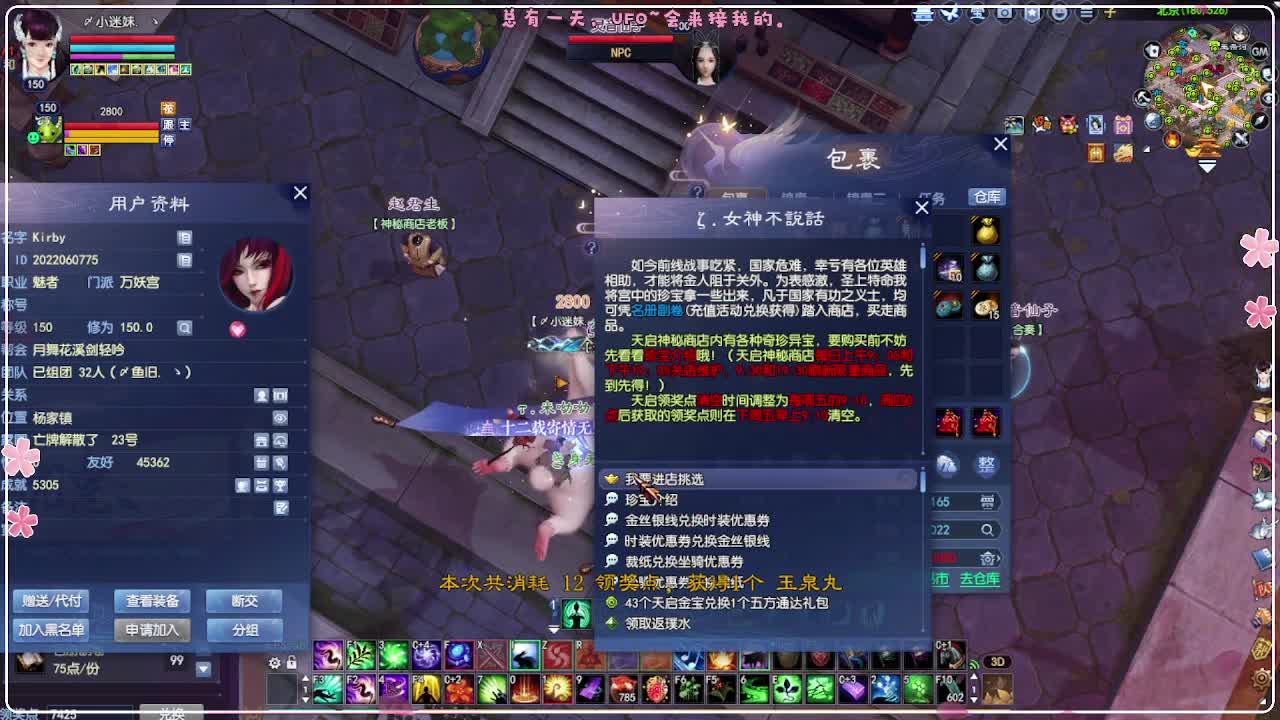Click the settings gear beside the skill hotbar
The image size is (1280, 720).
[x=274, y=661]
